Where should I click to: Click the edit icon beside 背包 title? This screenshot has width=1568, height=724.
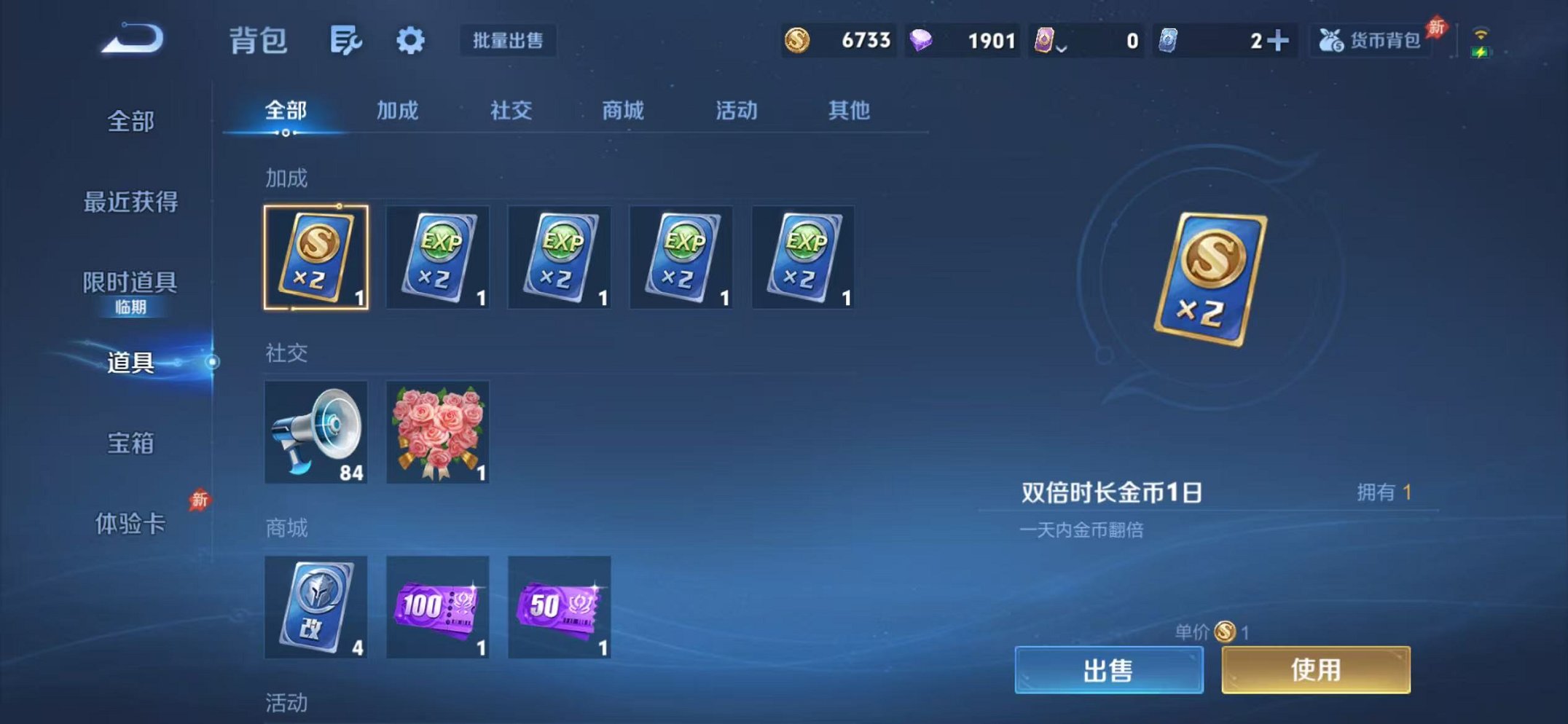click(346, 42)
